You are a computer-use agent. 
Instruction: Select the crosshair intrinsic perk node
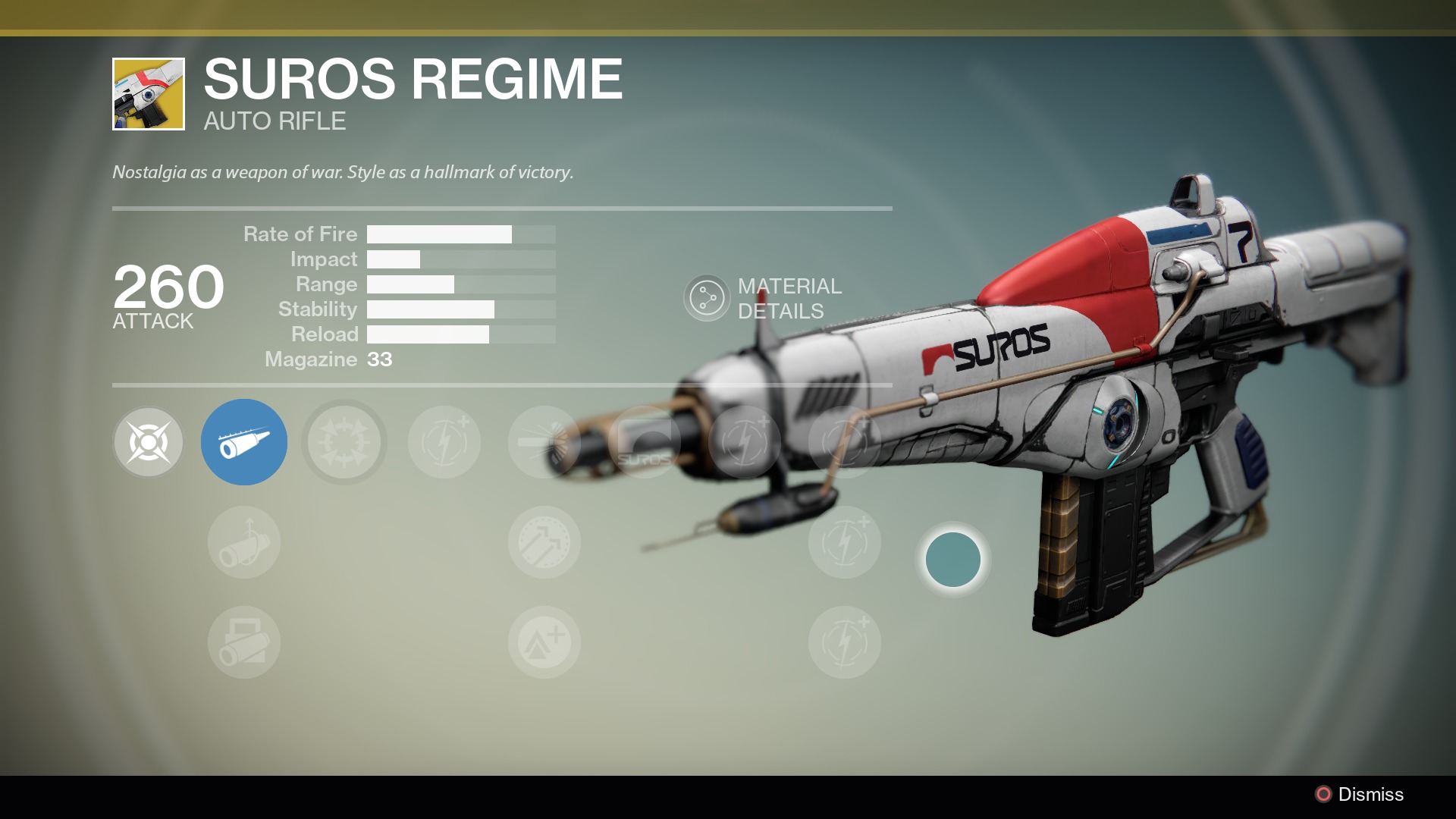[149, 442]
